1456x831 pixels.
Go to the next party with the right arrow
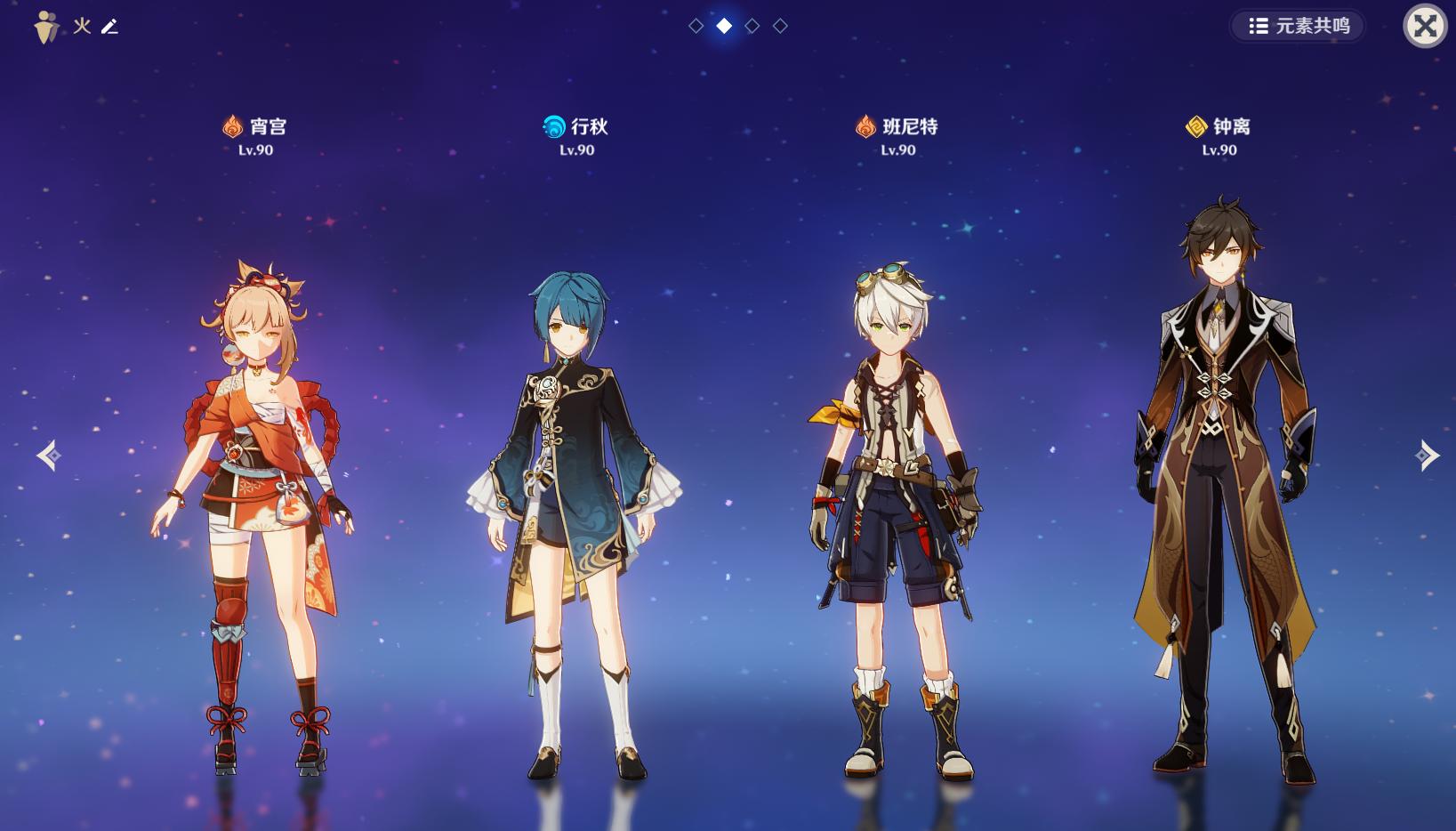(1427, 456)
